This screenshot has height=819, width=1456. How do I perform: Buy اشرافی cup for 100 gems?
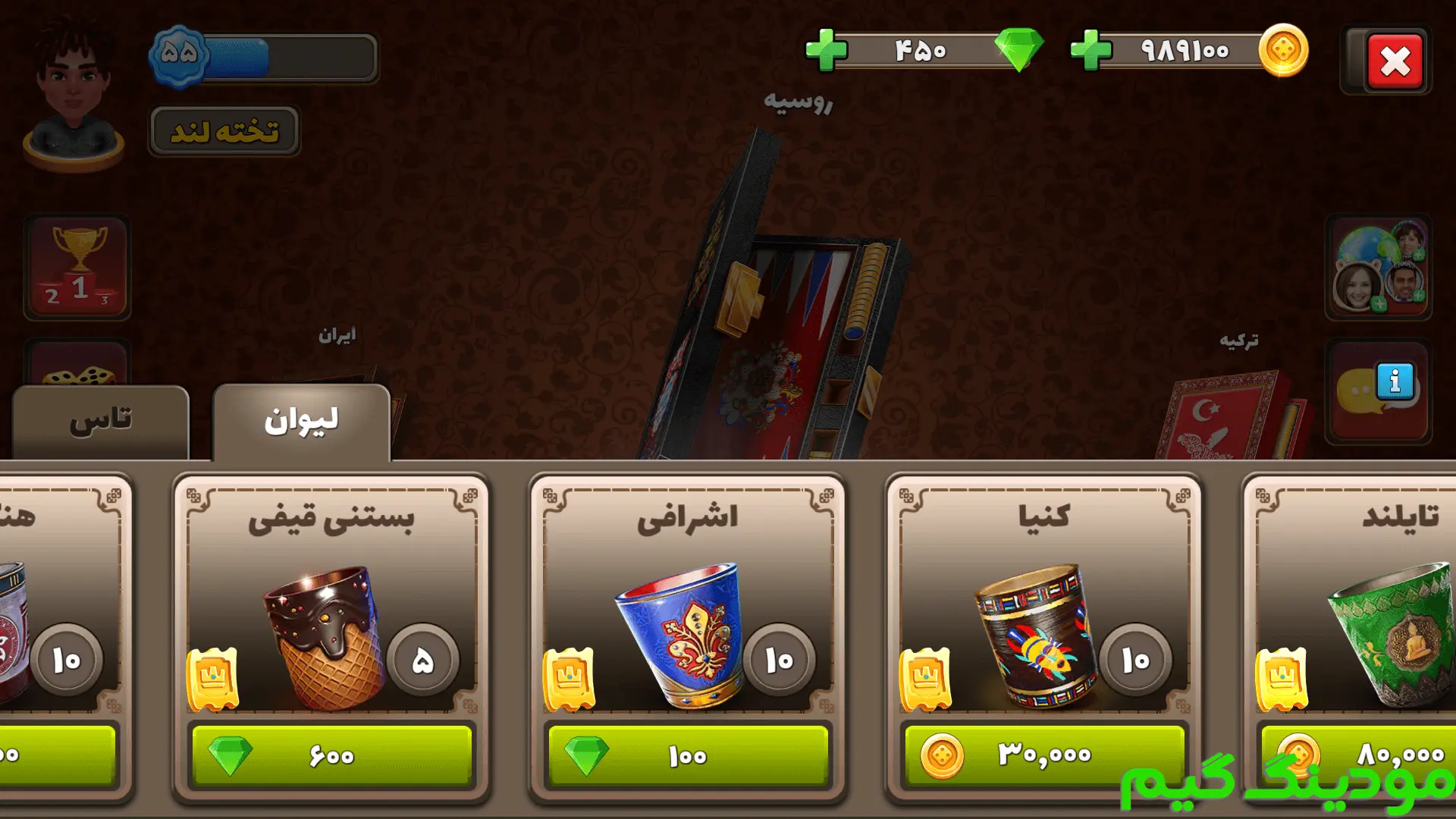click(688, 755)
